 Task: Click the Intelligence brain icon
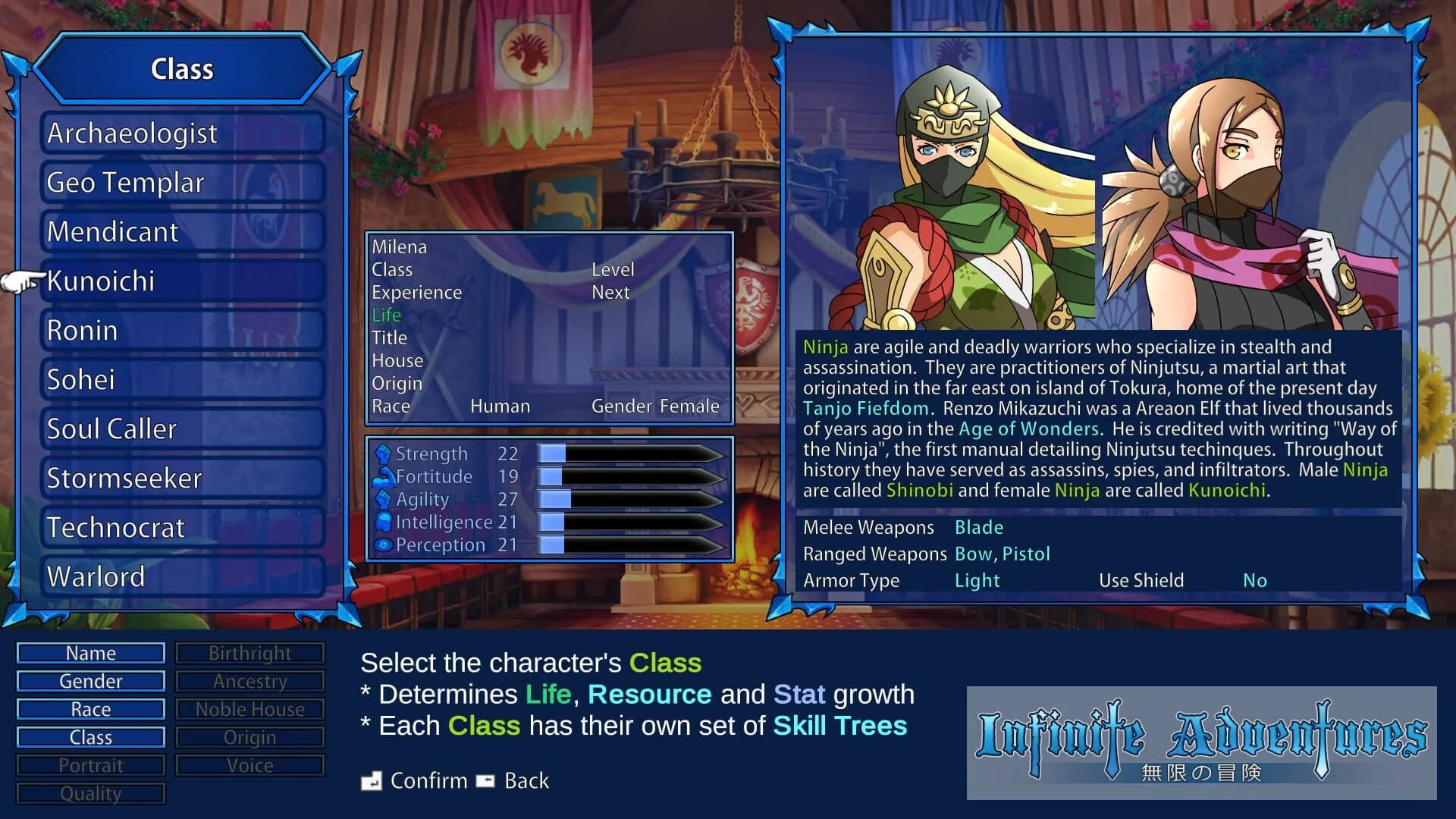(384, 522)
